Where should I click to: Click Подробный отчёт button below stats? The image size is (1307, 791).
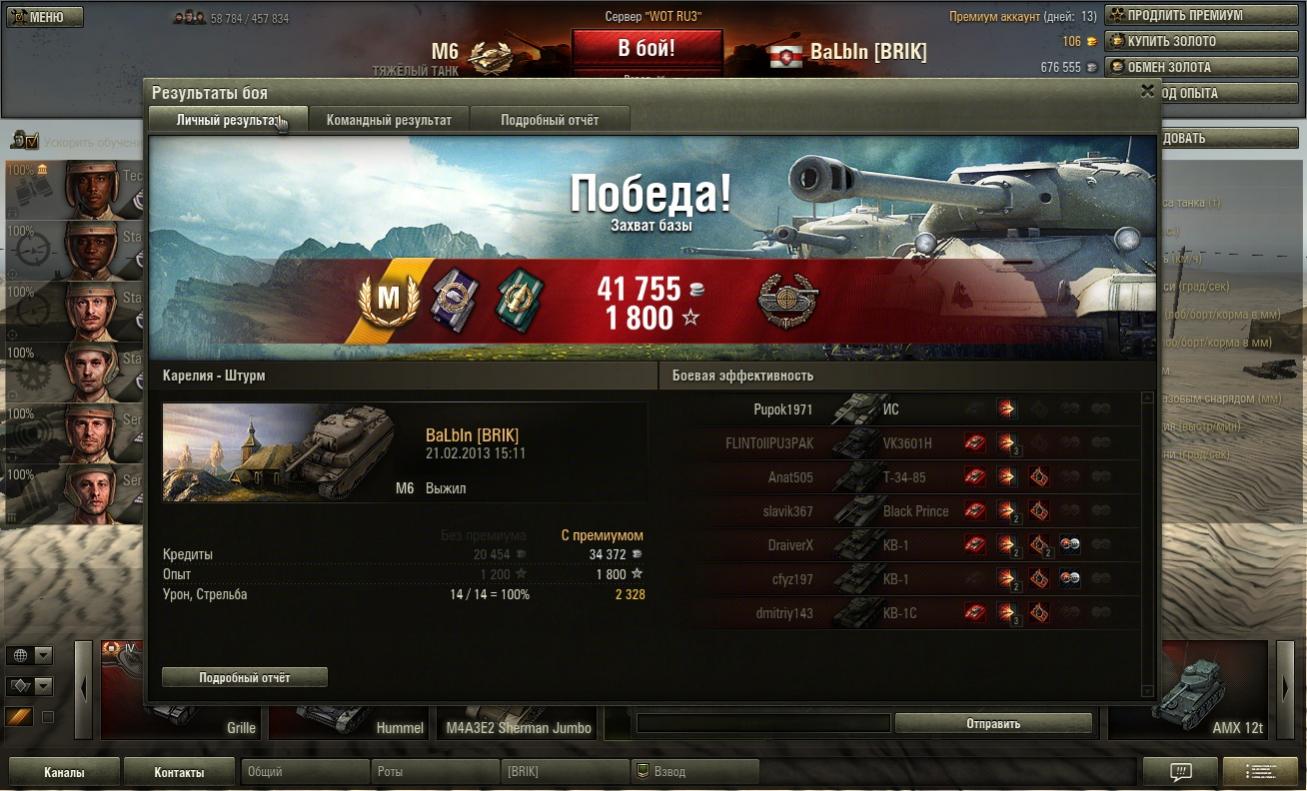point(244,677)
